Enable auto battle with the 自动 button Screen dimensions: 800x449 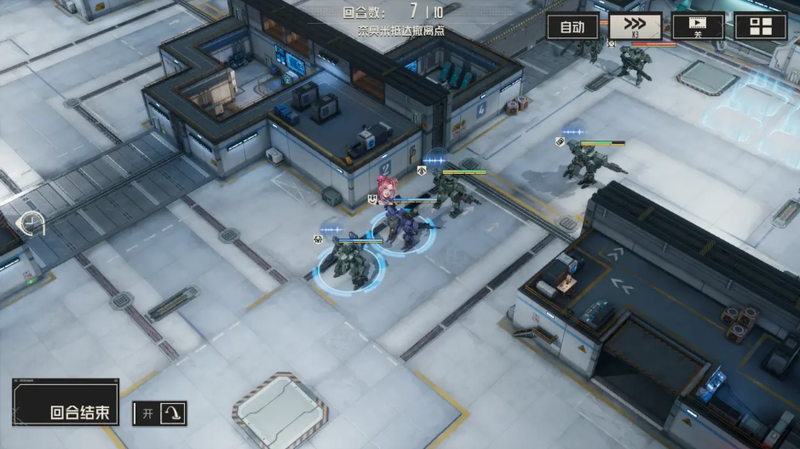click(x=573, y=27)
